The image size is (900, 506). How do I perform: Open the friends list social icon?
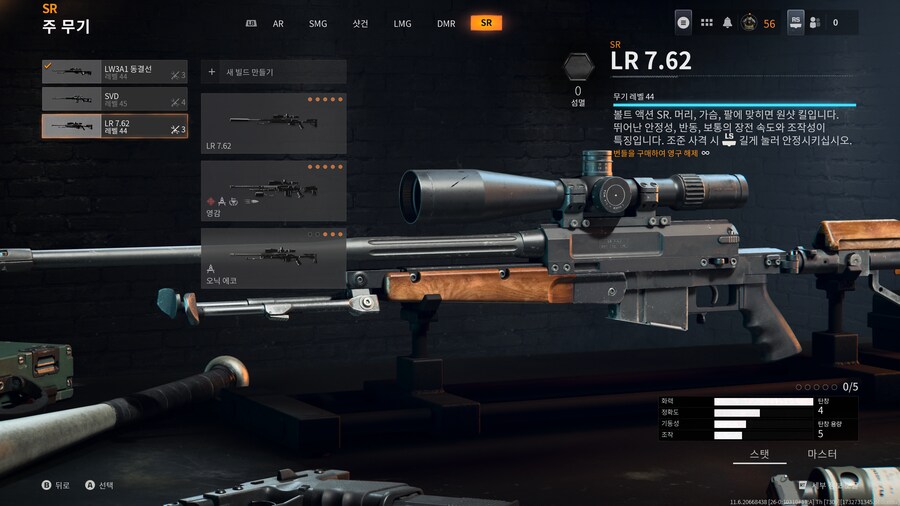click(815, 23)
